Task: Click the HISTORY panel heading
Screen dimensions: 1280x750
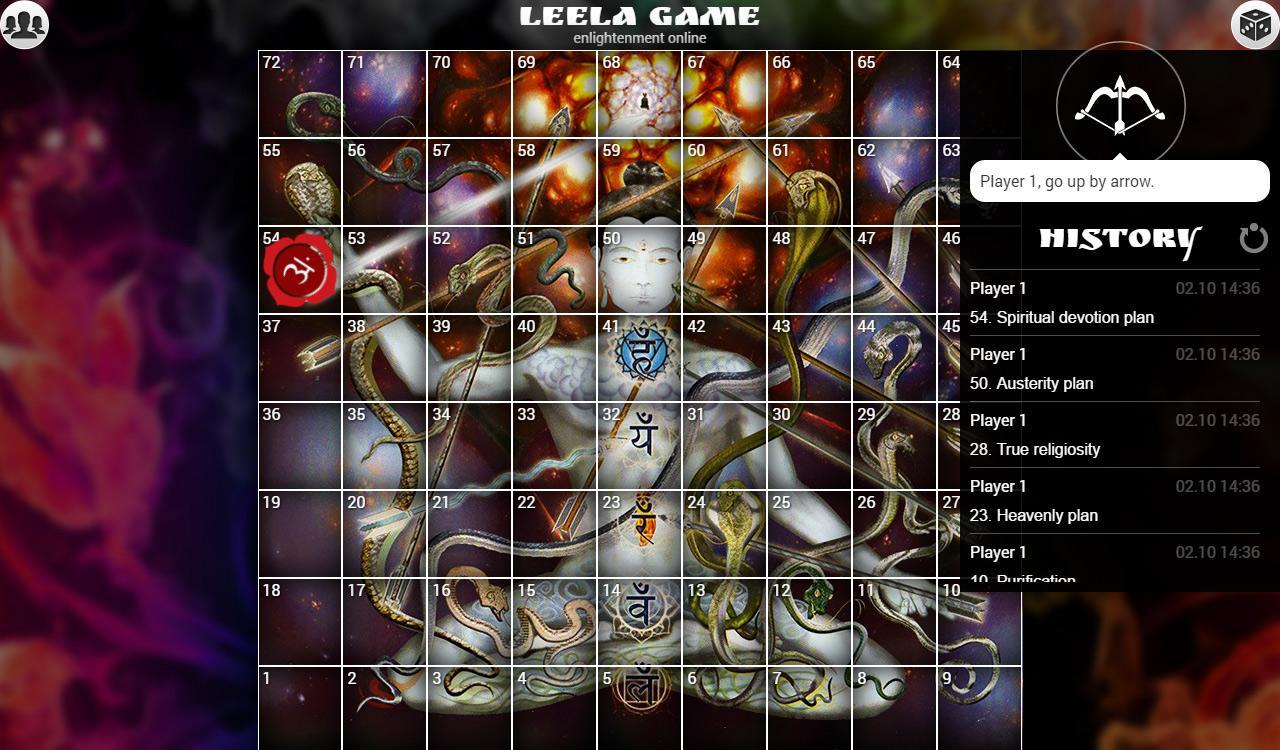Action: click(x=1117, y=239)
